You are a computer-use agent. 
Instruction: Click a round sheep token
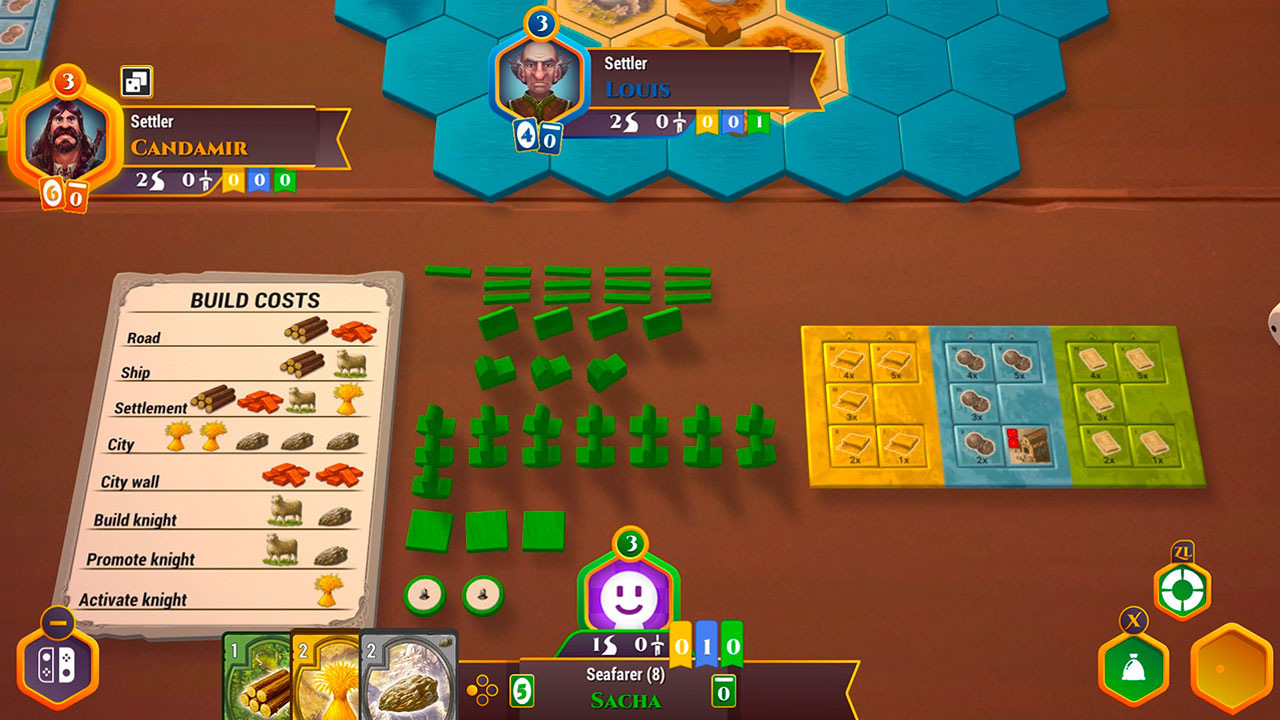pyautogui.click(x=425, y=592)
